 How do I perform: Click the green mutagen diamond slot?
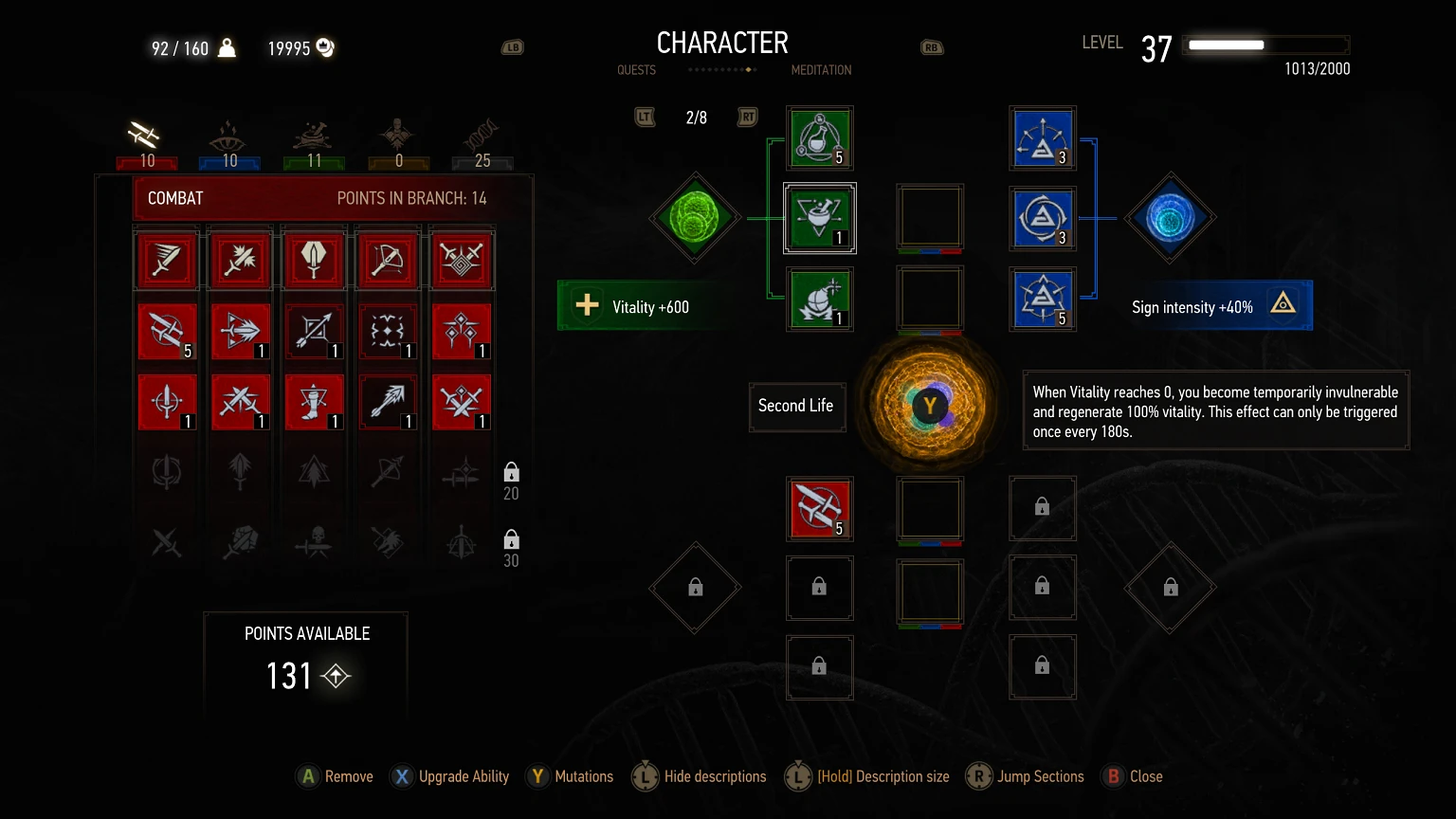695,218
